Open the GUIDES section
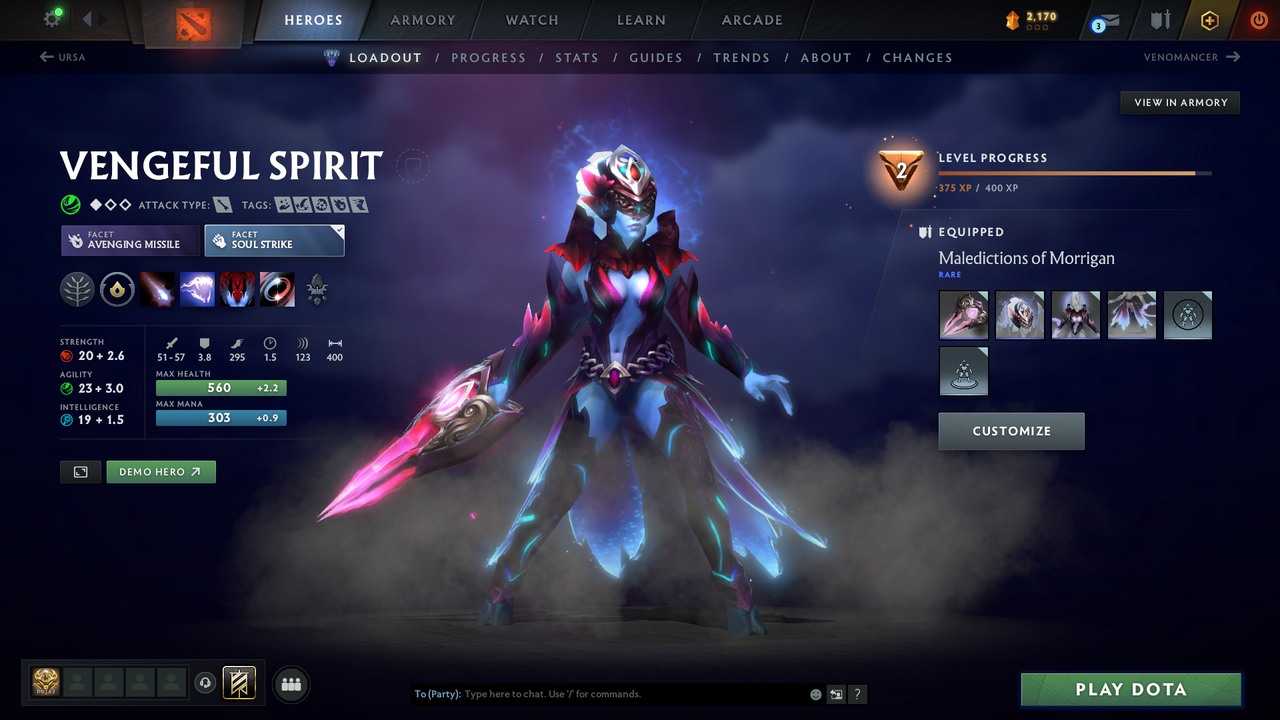 pyautogui.click(x=656, y=57)
